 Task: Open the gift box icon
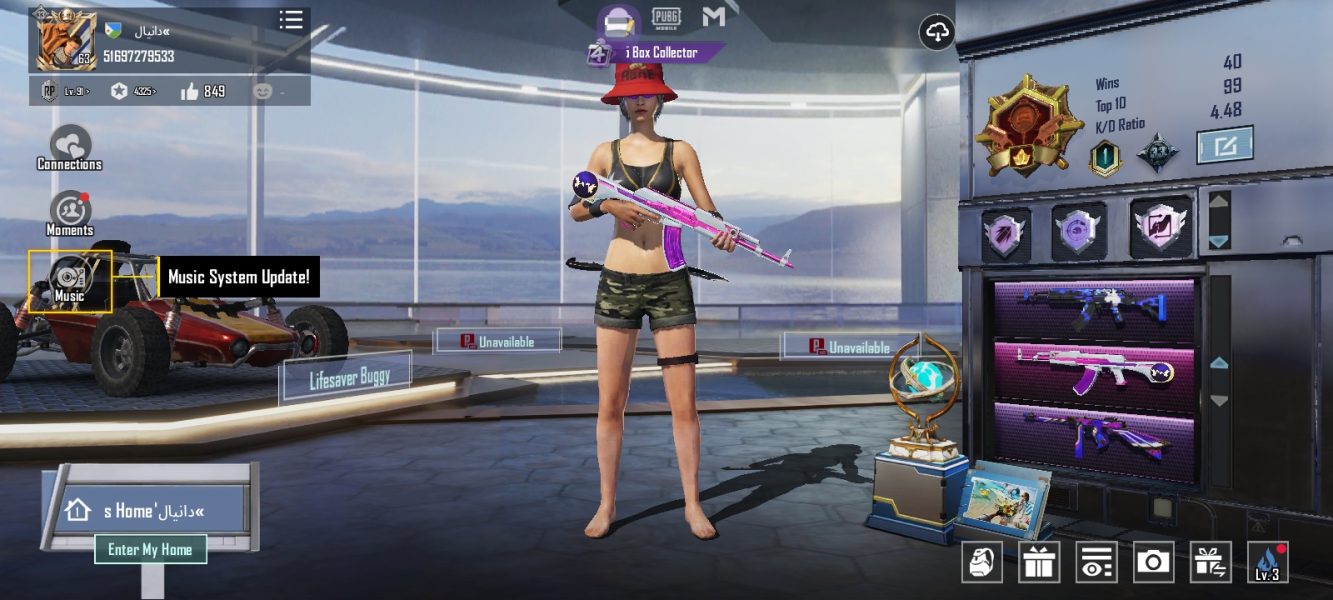[1039, 562]
